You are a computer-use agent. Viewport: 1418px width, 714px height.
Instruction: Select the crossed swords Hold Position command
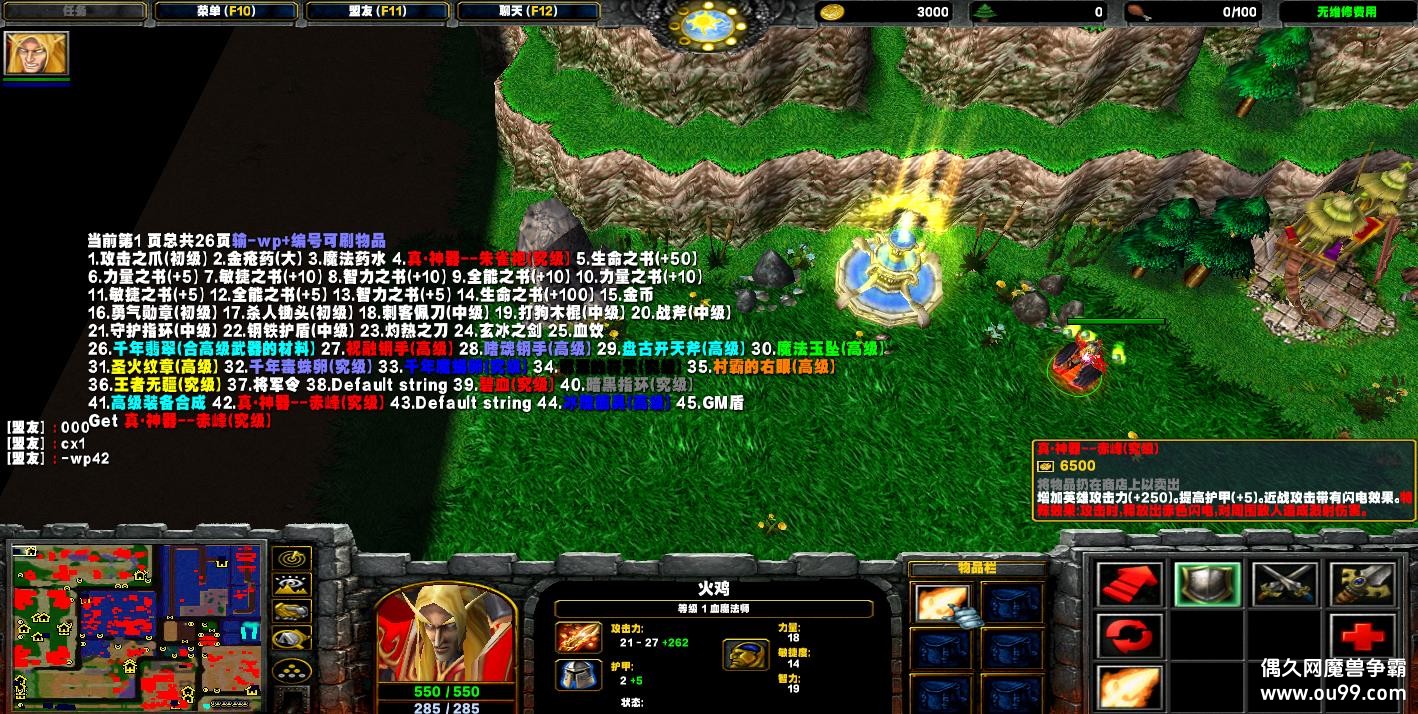click(x=1285, y=585)
